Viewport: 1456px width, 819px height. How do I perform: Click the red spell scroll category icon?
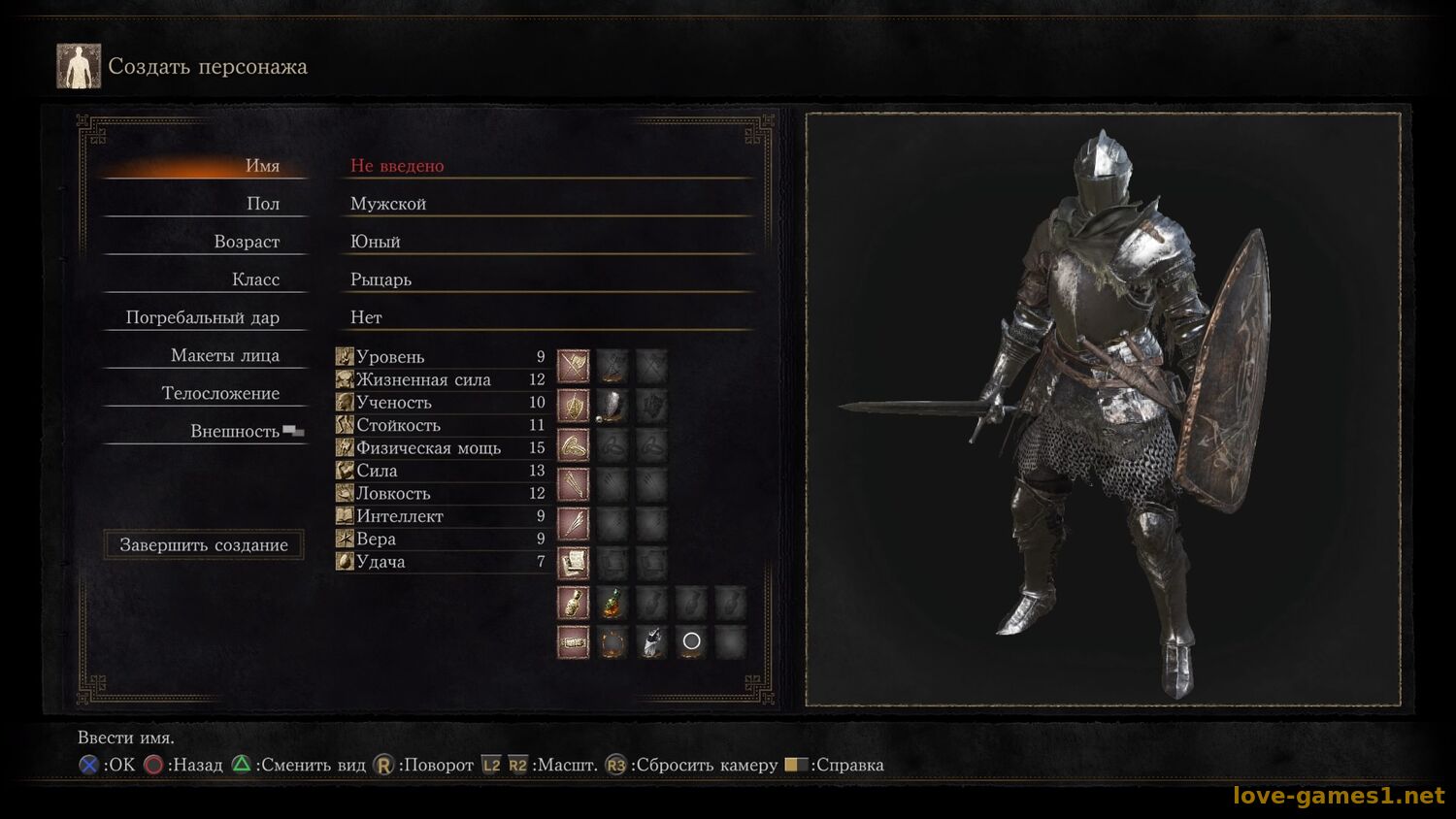tap(573, 563)
